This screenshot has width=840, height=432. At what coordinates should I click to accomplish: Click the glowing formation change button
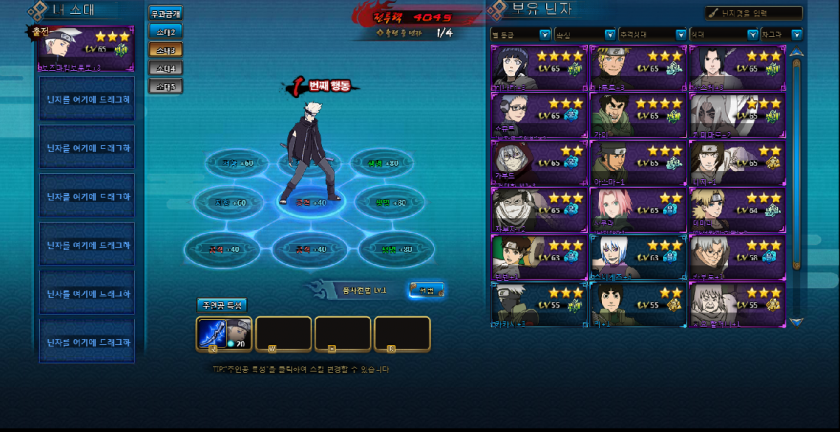(426, 290)
